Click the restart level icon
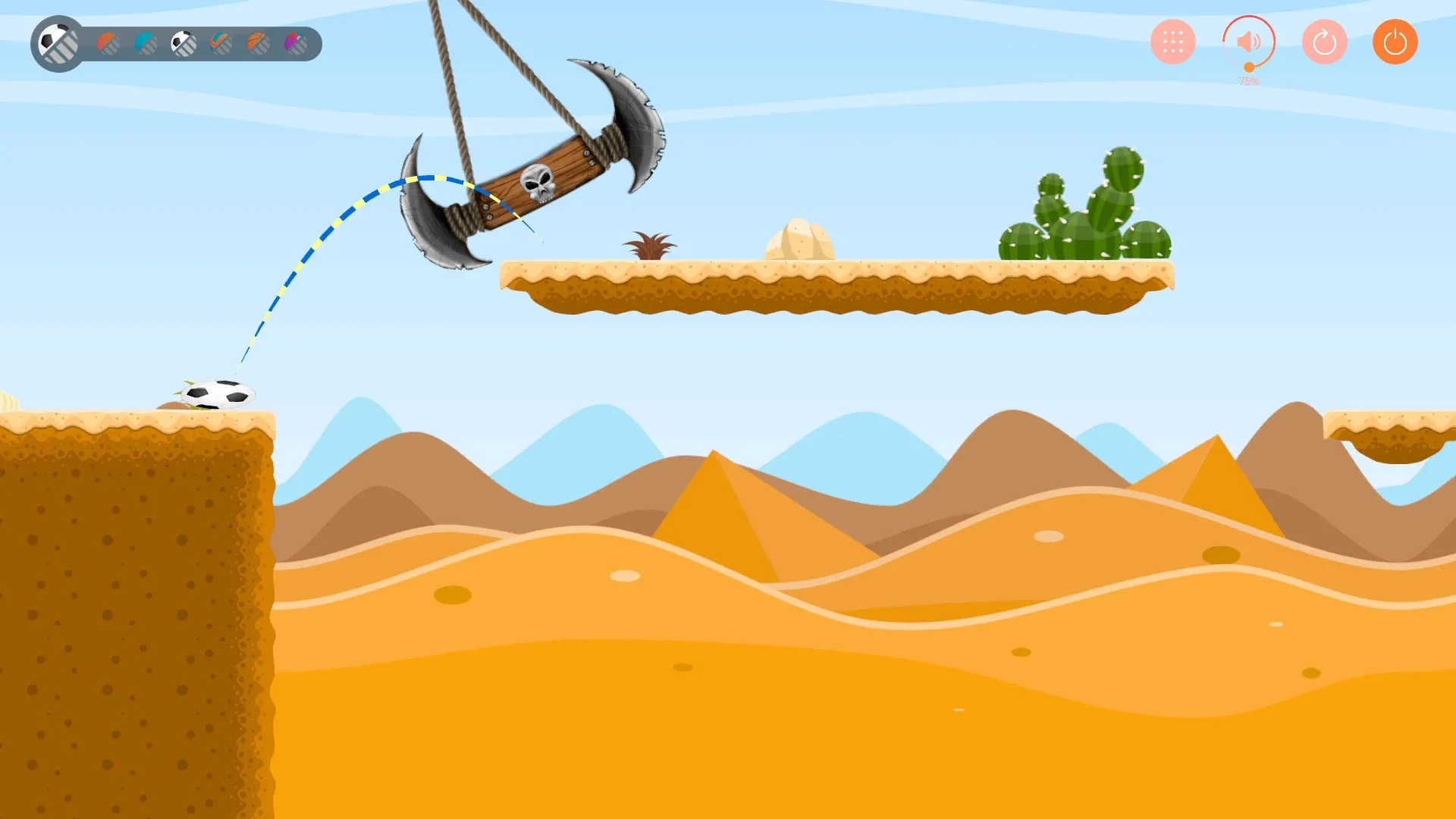 click(x=1323, y=42)
